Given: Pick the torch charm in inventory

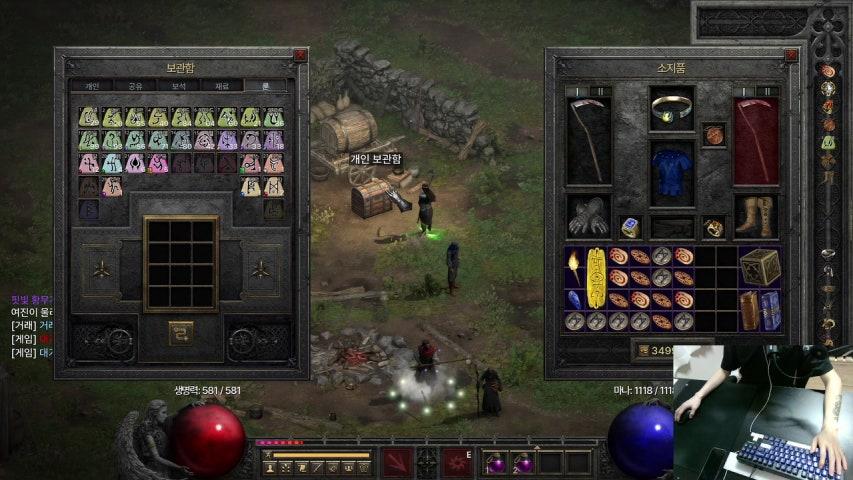Looking at the screenshot, I should 574,265.
